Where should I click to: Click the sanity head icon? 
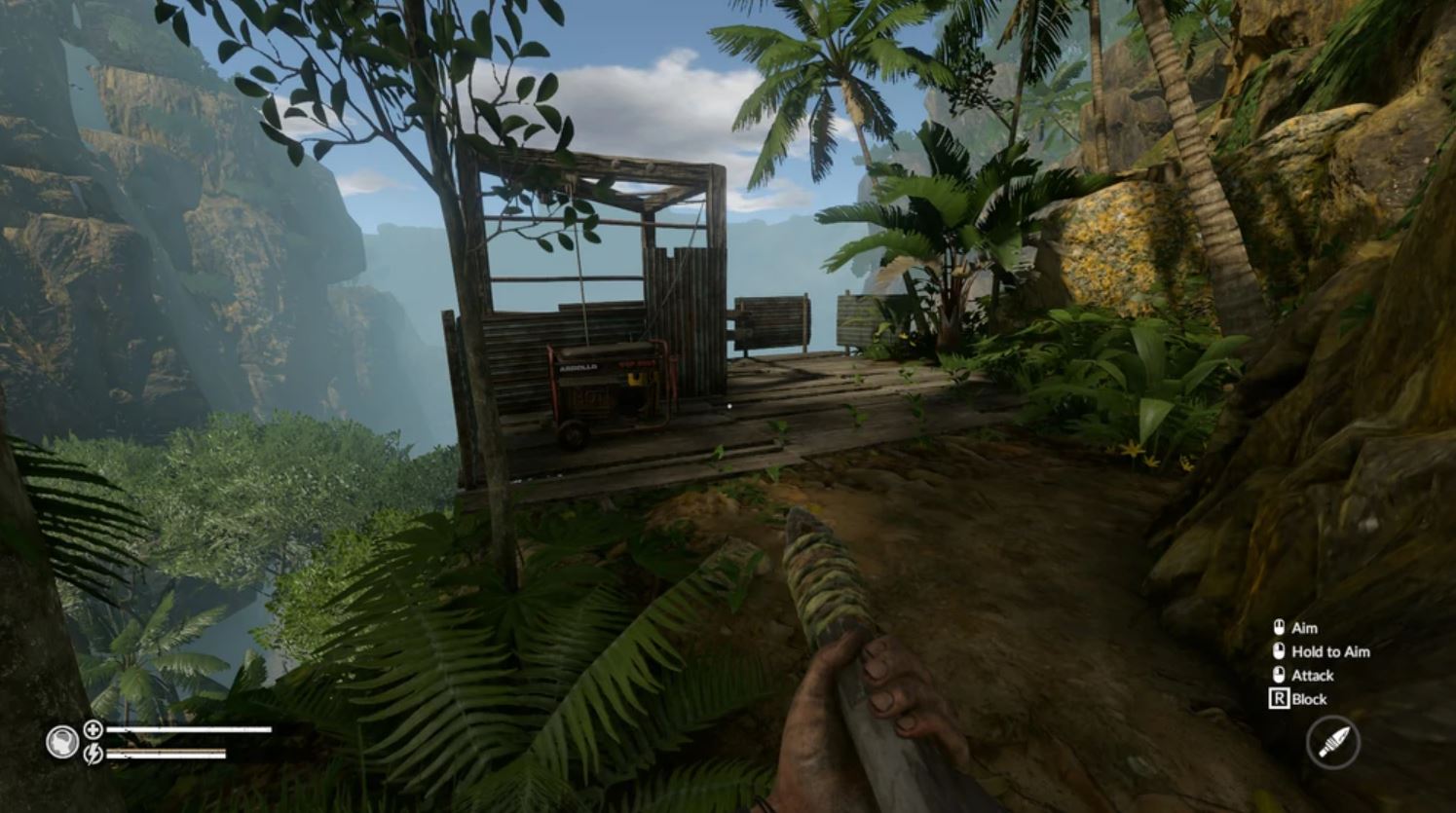point(62,741)
